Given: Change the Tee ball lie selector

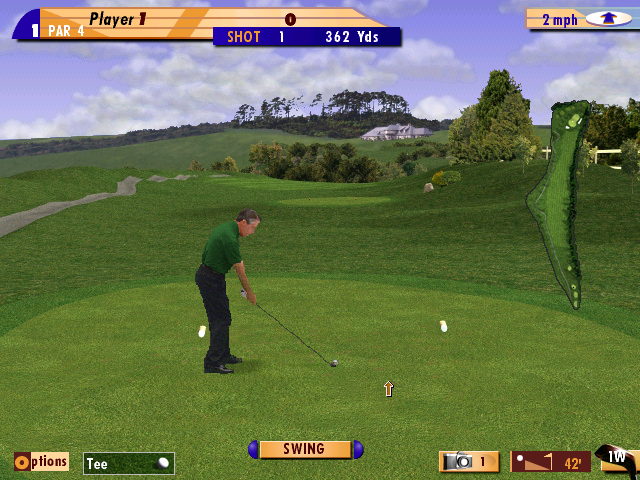Looking at the screenshot, I should click(x=129, y=463).
